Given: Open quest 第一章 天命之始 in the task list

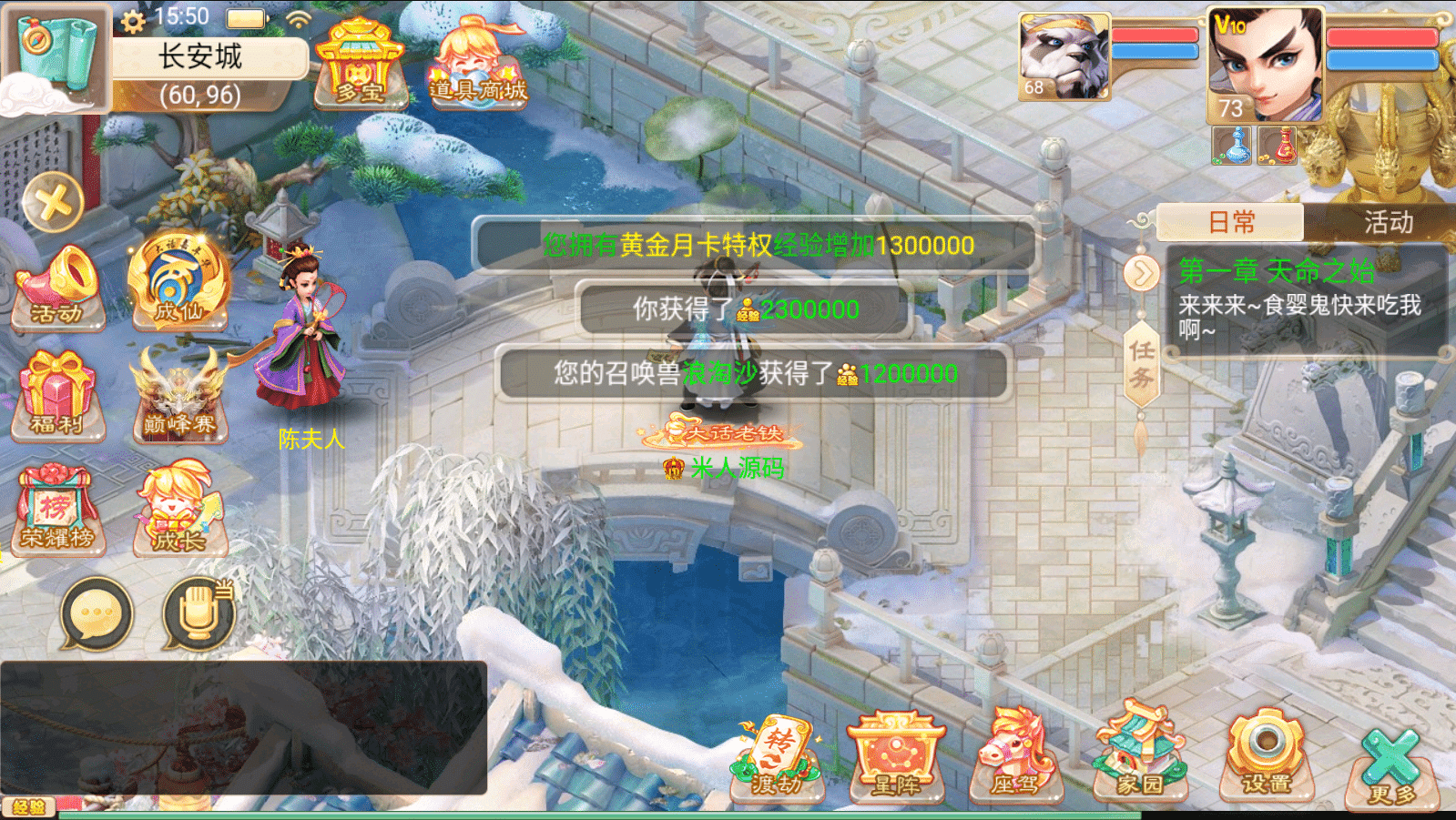Looking at the screenshot, I should (x=1275, y=268).
